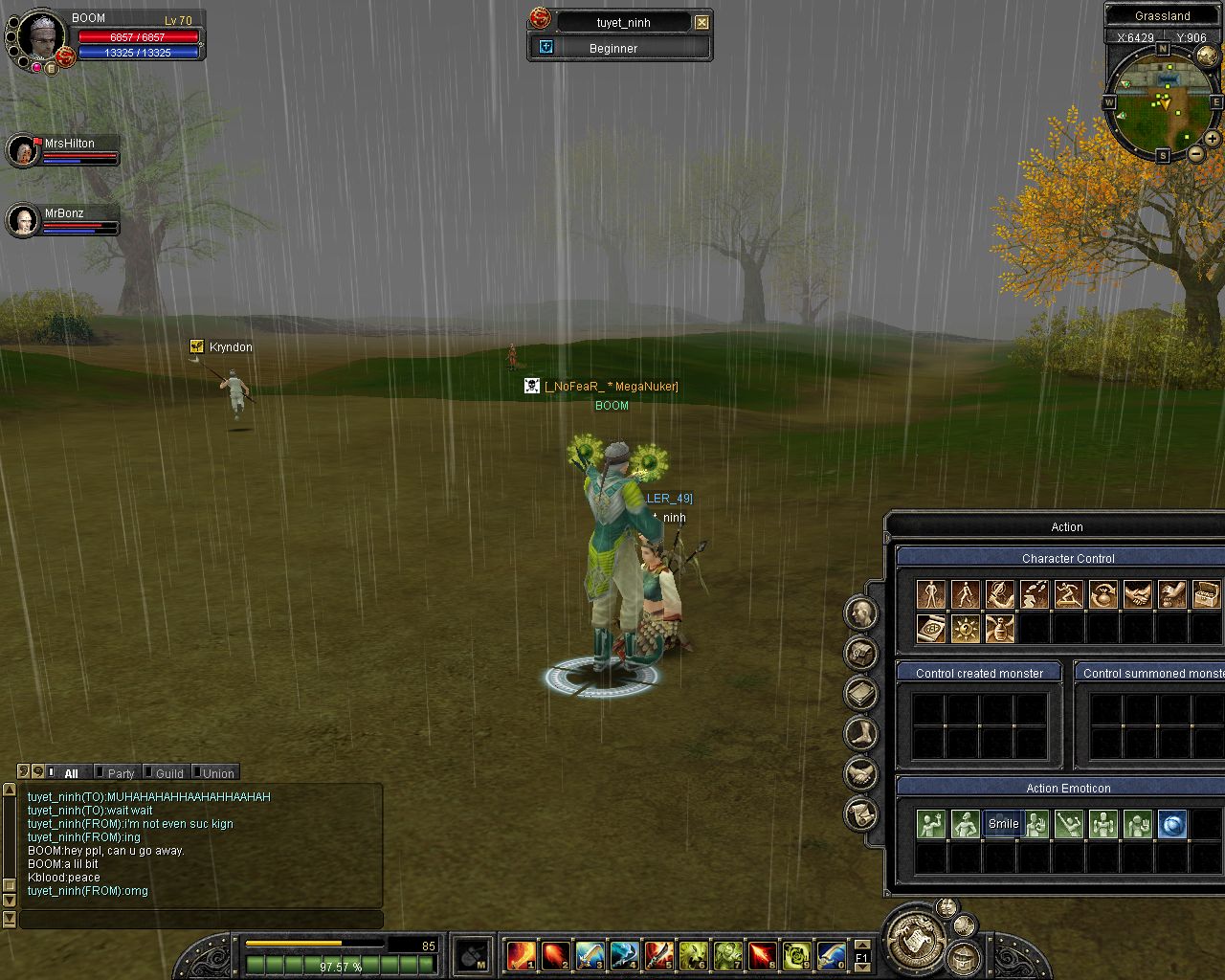Screen dimensions: 1225x980
Task: Close the tuyet_ninh target window
Action: coord(702,22)
